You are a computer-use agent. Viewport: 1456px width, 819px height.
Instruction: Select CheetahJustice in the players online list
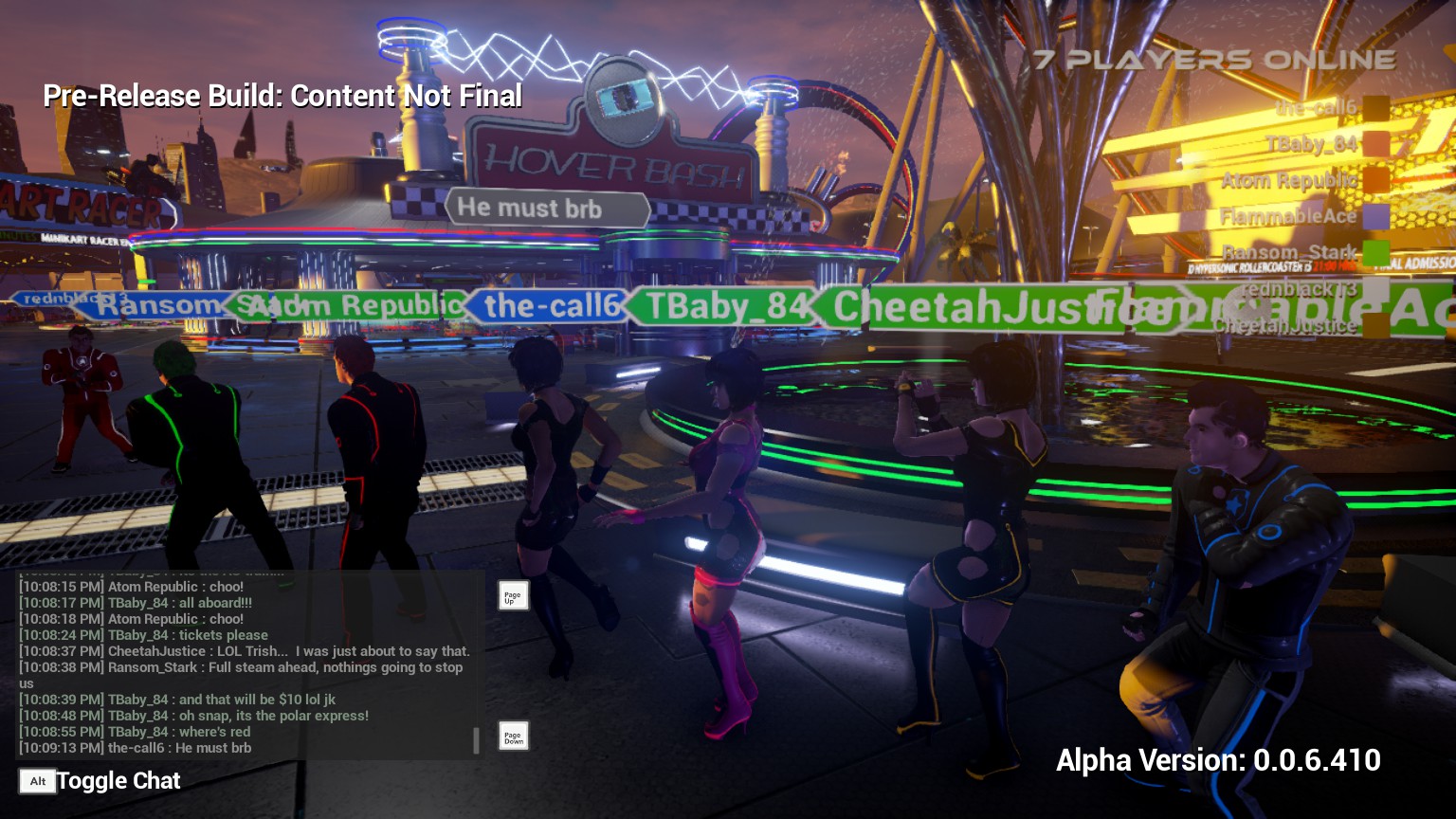[1285, 326]
